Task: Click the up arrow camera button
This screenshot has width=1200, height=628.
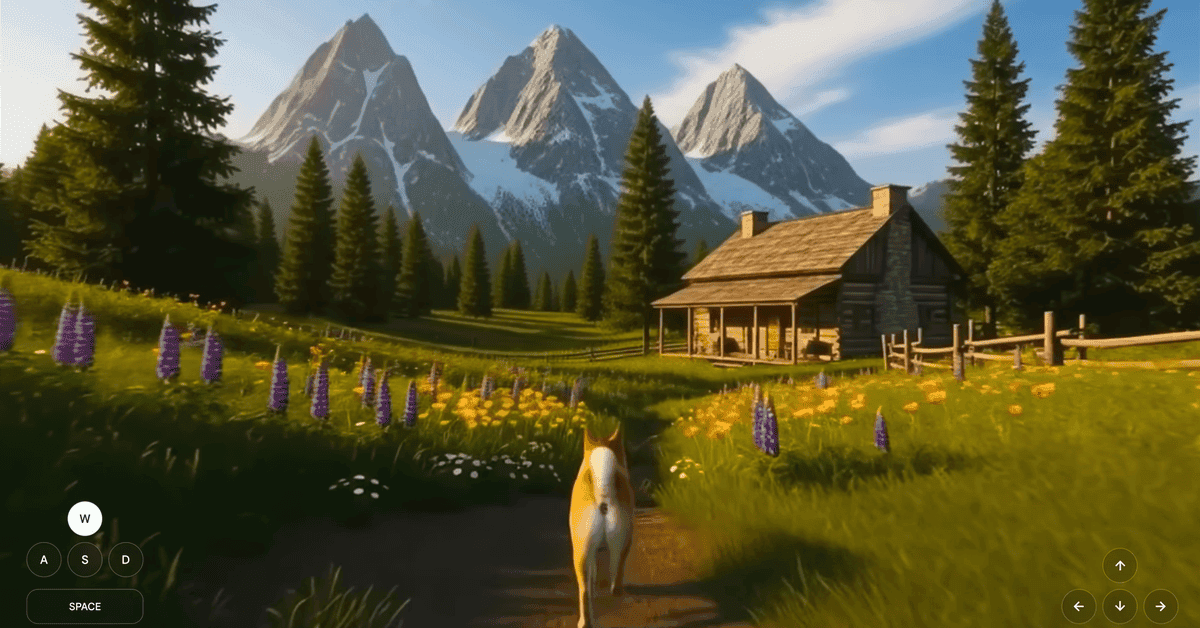Action: [x=1120, y=566]
